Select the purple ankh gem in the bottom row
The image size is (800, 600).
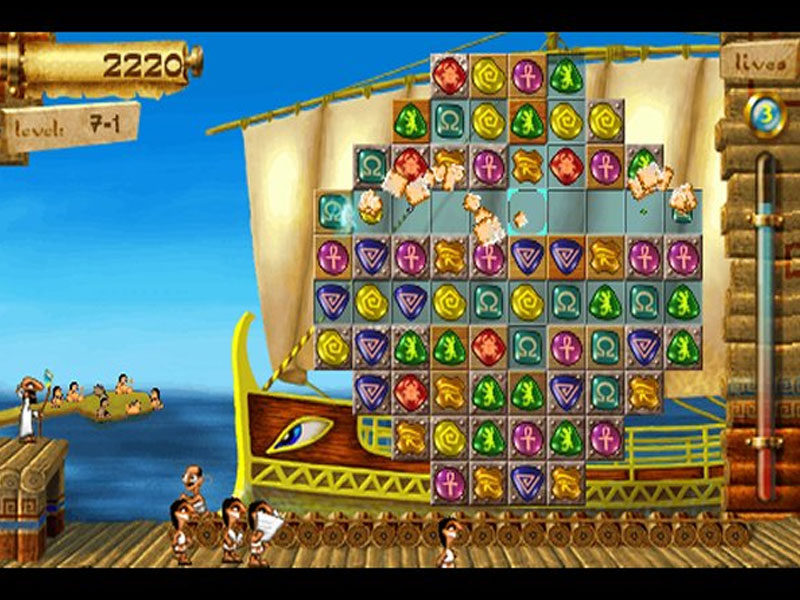(450, 482)
